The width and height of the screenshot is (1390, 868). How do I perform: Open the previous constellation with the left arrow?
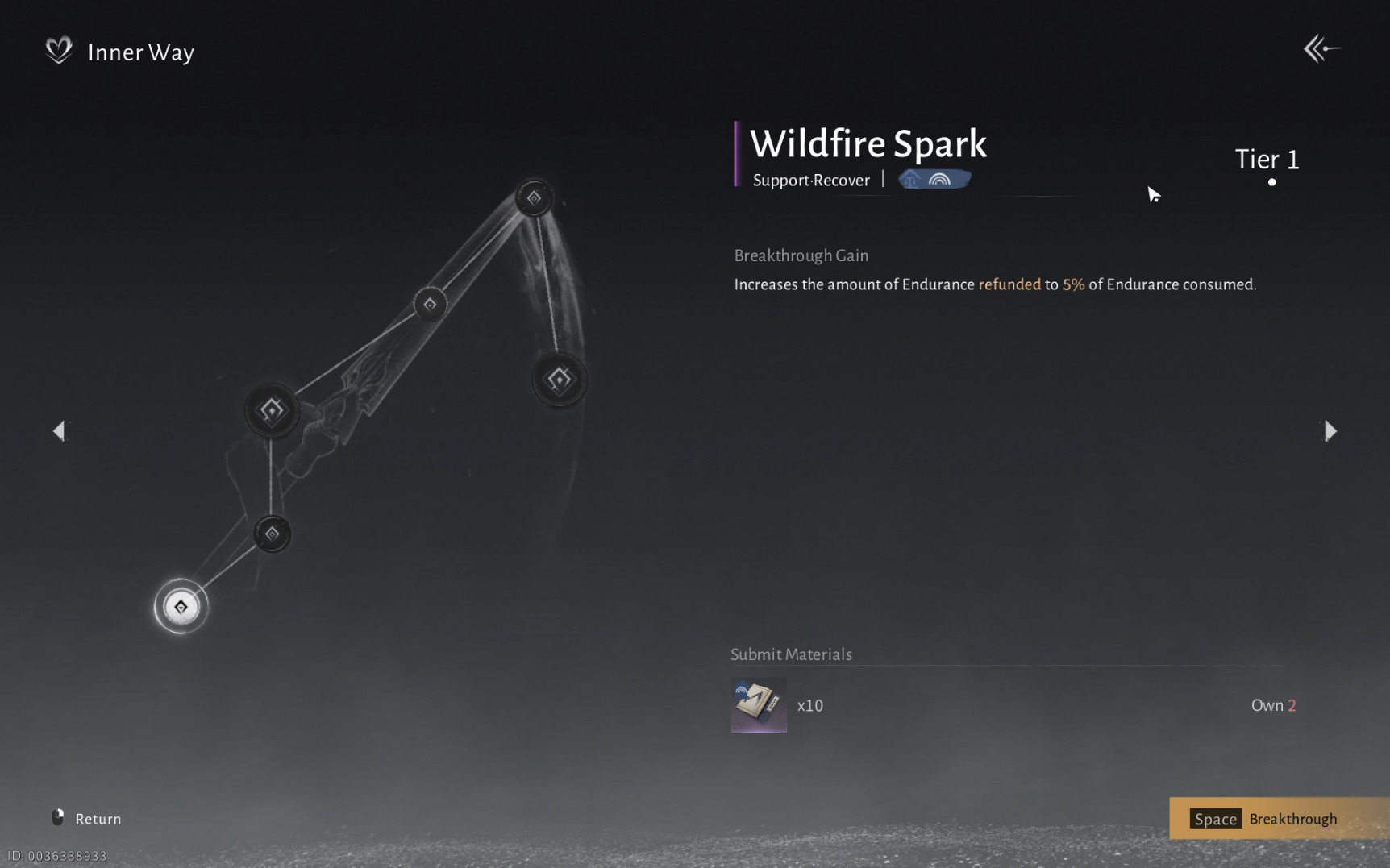click(x=59, y=431)
